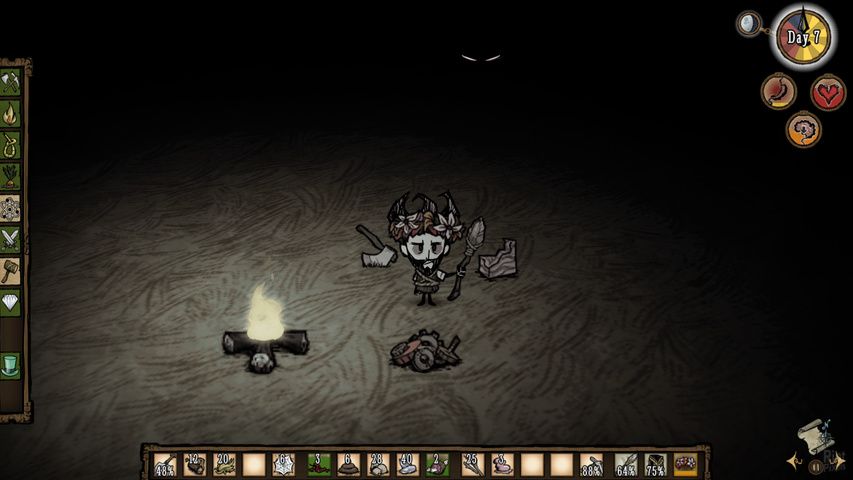Select the cut grass stack of 20
Viewport: 853px width, 480px height.
click(x=224, y=464)
